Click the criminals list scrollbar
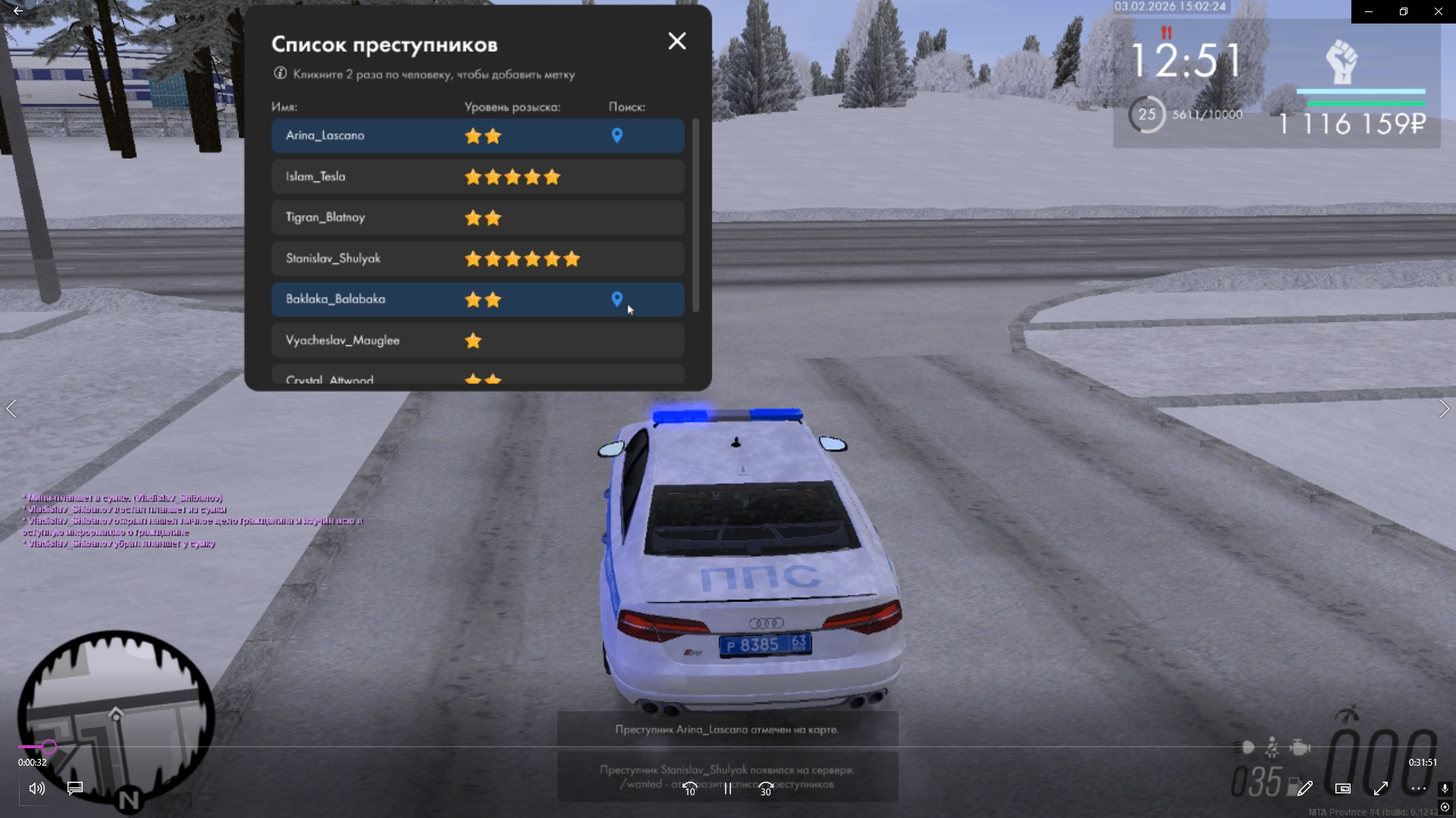 695,215
